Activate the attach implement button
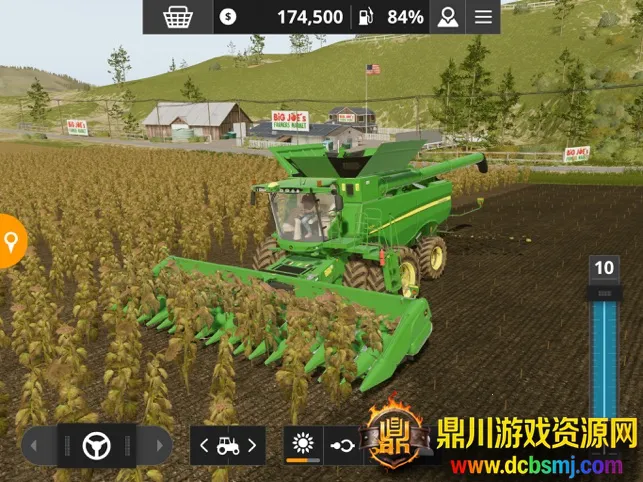The image size is (643, 482). pos(342,445)
